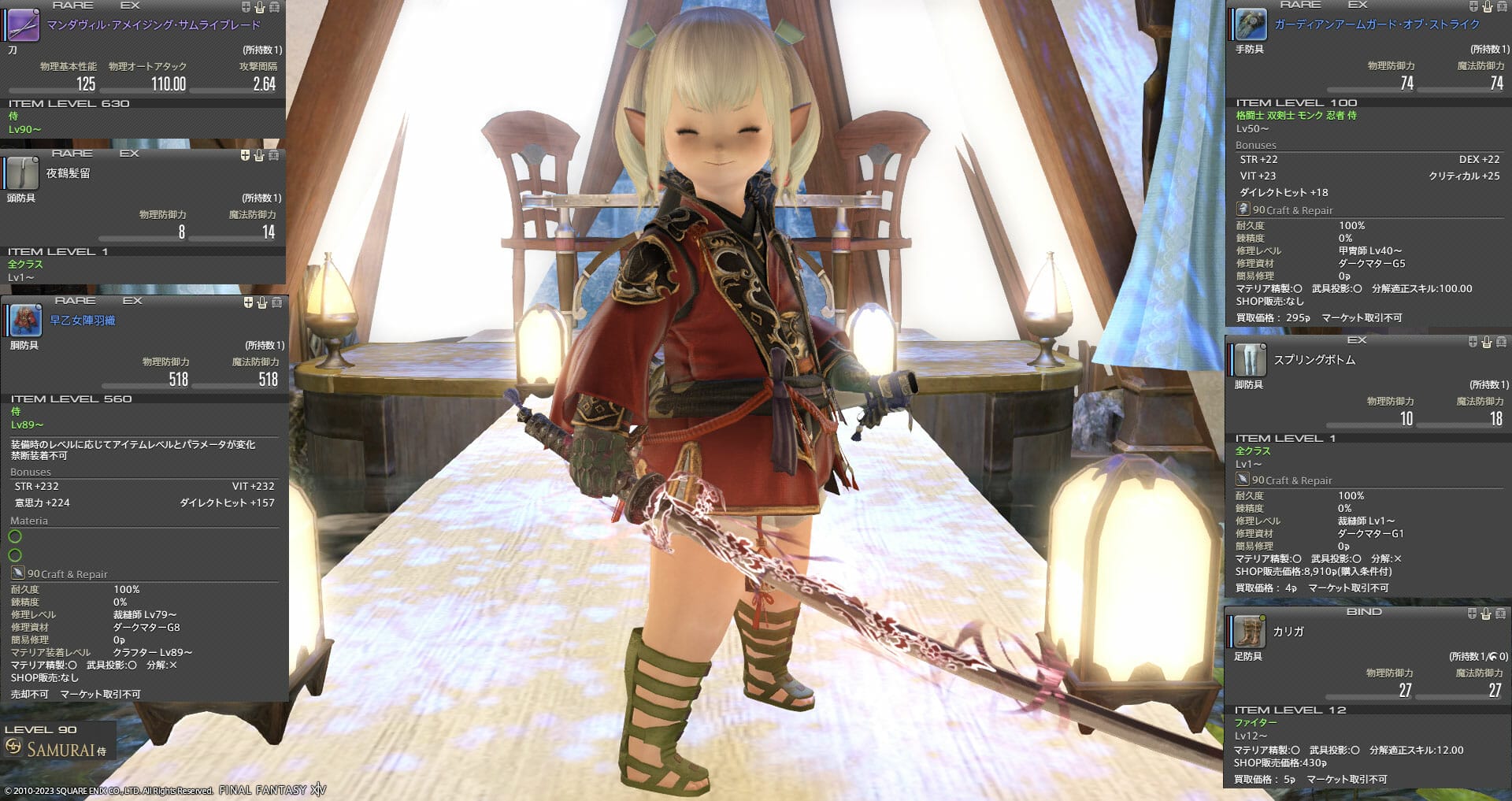Open the マンダヴィル・アメイジング・サムライブレード item link
This screenshot has height=801, width=1512.
coord(154,24)
